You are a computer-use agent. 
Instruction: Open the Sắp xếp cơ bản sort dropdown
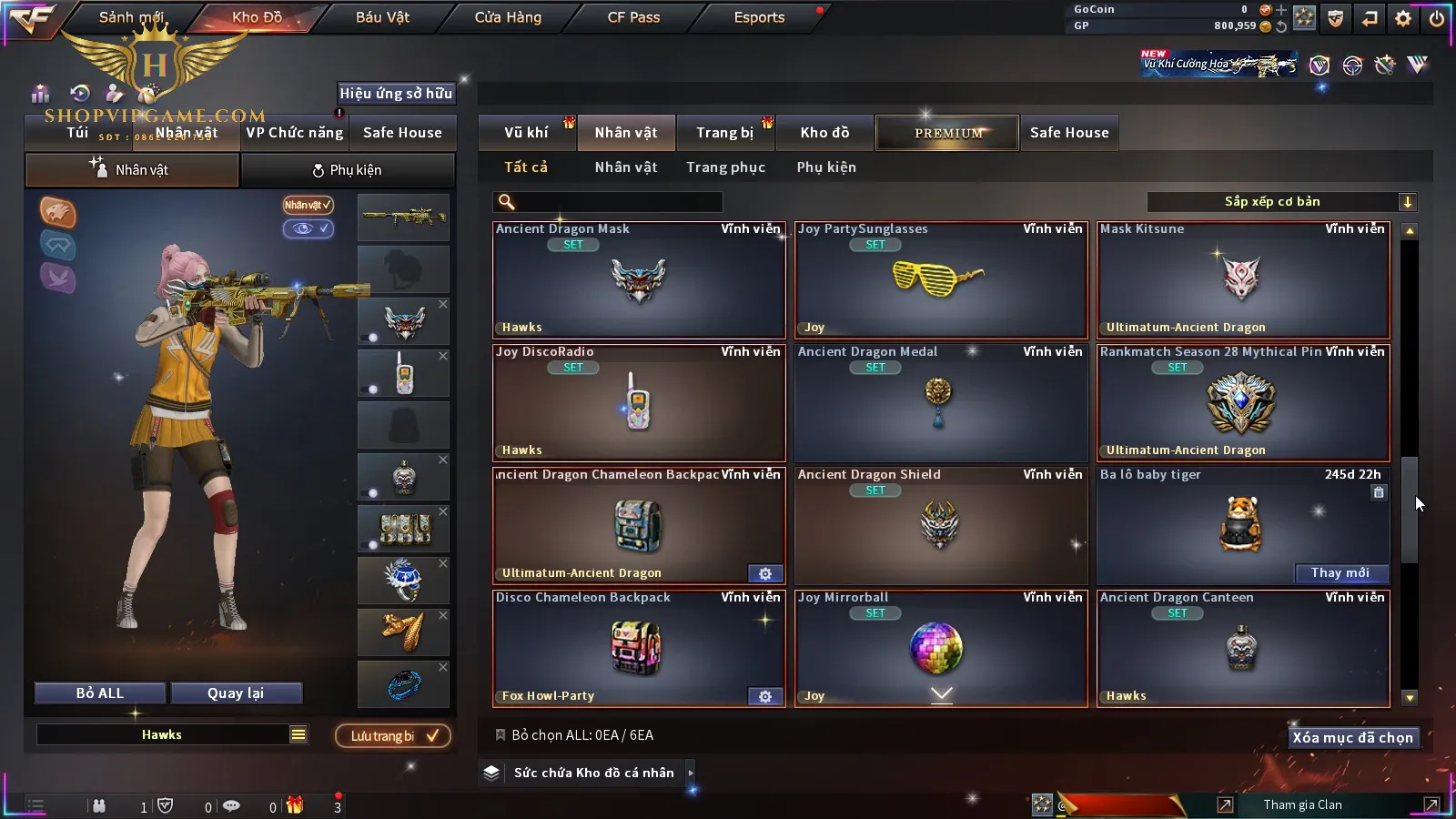click(x=1281, y=202)
